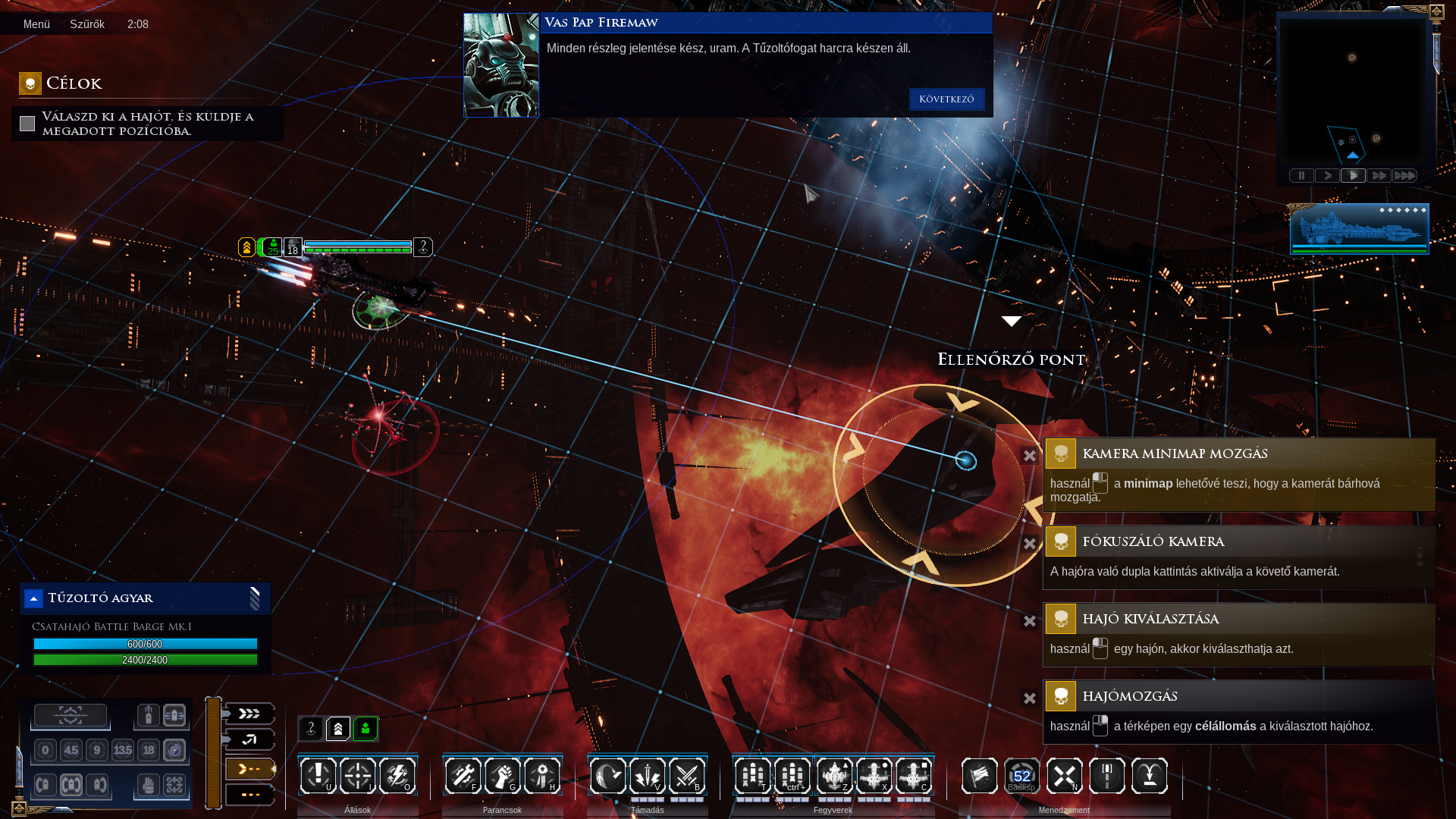Dismiss the Fókuszáló kamera tip
Screen dimensions: 1456x819
tap(1029, 544)
